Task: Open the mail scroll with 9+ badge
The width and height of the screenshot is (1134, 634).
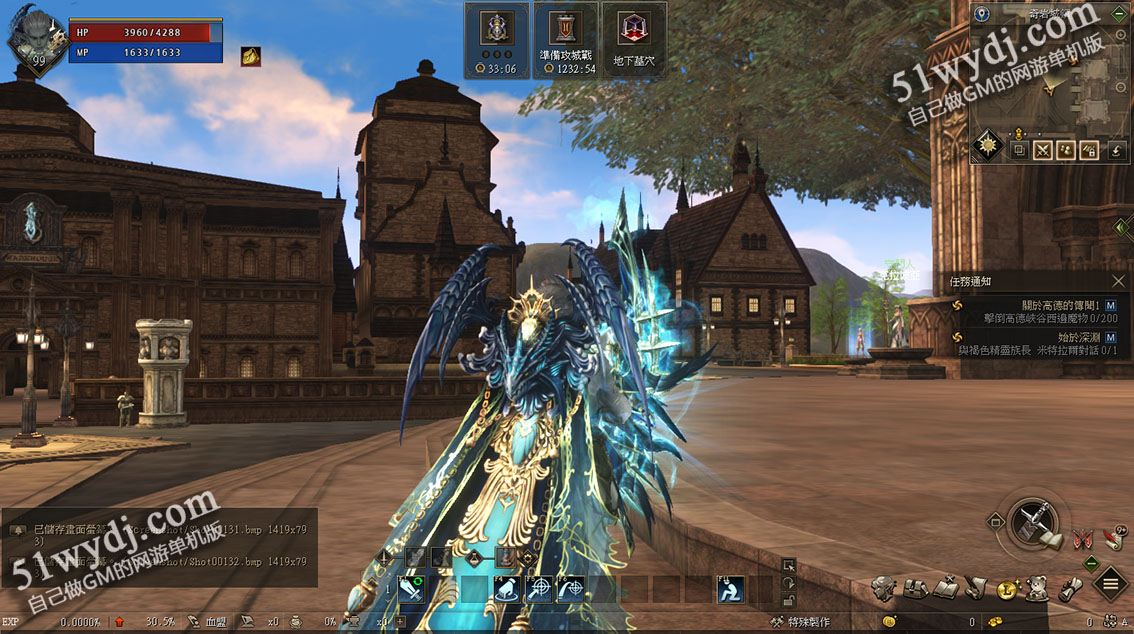Action: [1112, 537]
